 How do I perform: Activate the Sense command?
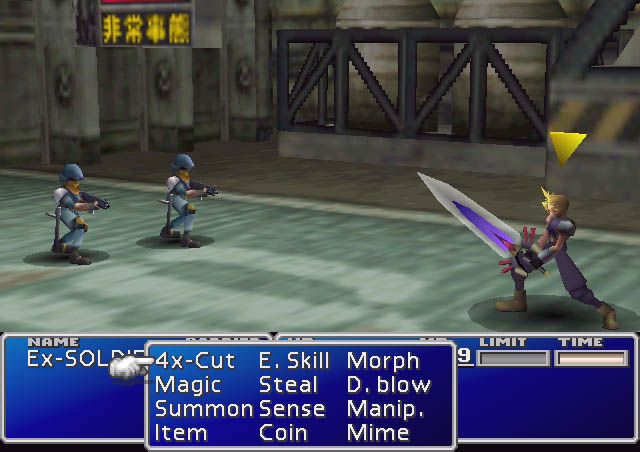point(291,409)
